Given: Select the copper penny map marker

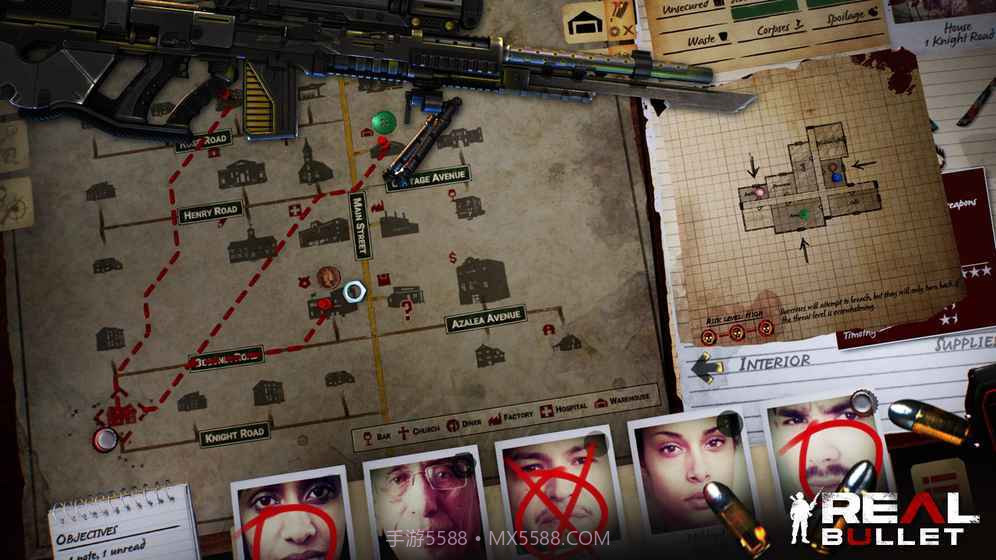Looking at the screenshot, I should (327, 278).
